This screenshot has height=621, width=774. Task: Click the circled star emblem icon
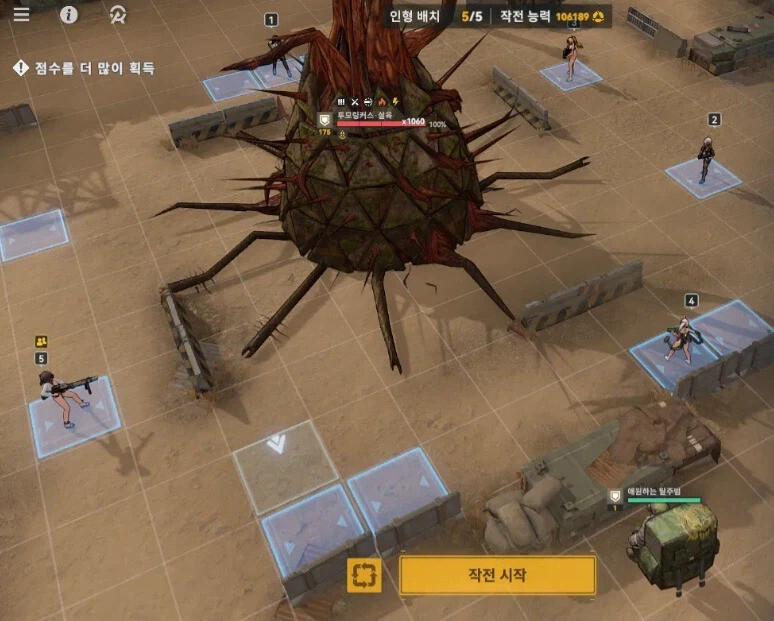point(118,14)
